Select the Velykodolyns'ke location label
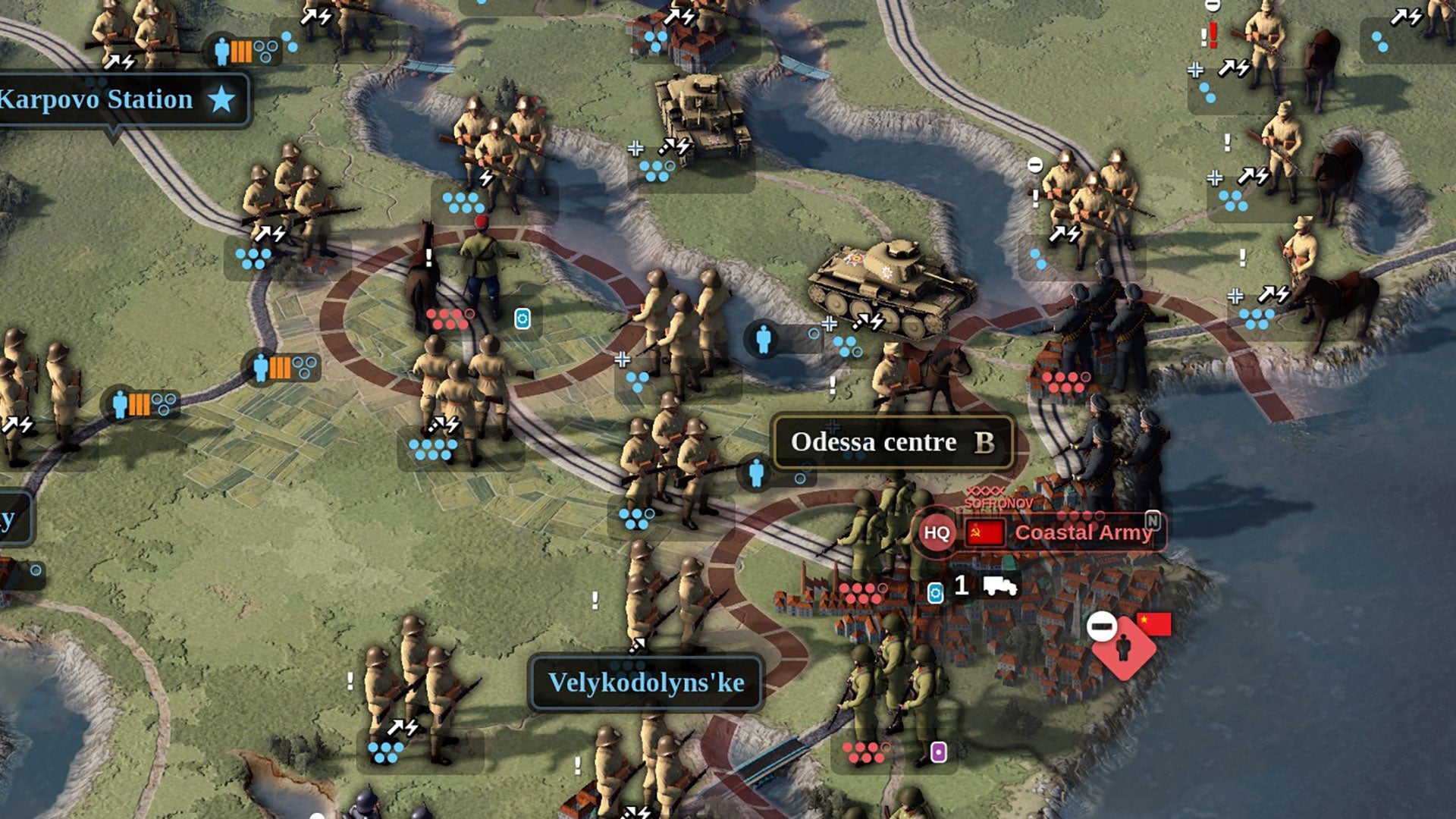 646,682
